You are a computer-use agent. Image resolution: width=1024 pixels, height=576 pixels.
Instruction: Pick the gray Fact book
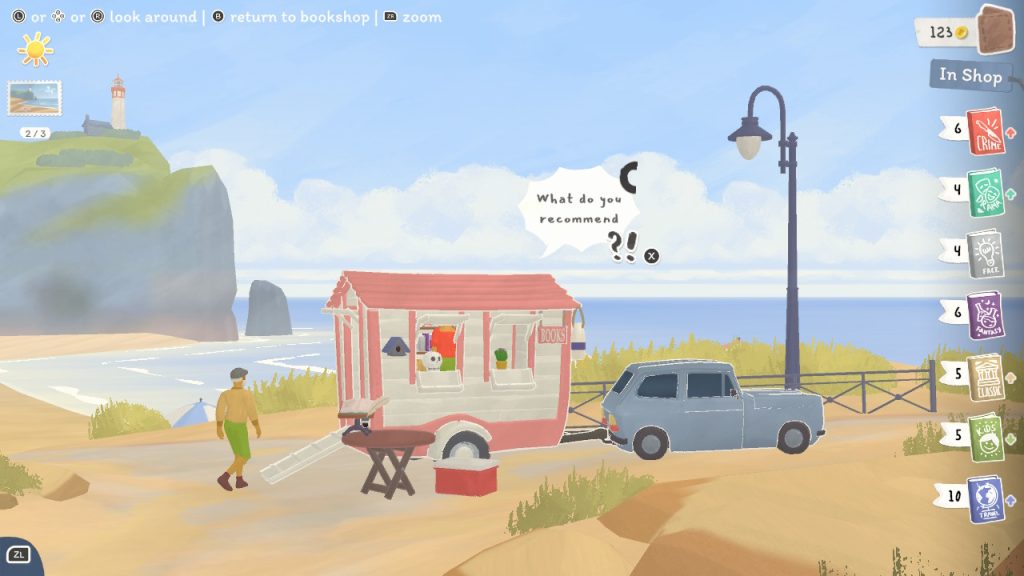[985, 254]
